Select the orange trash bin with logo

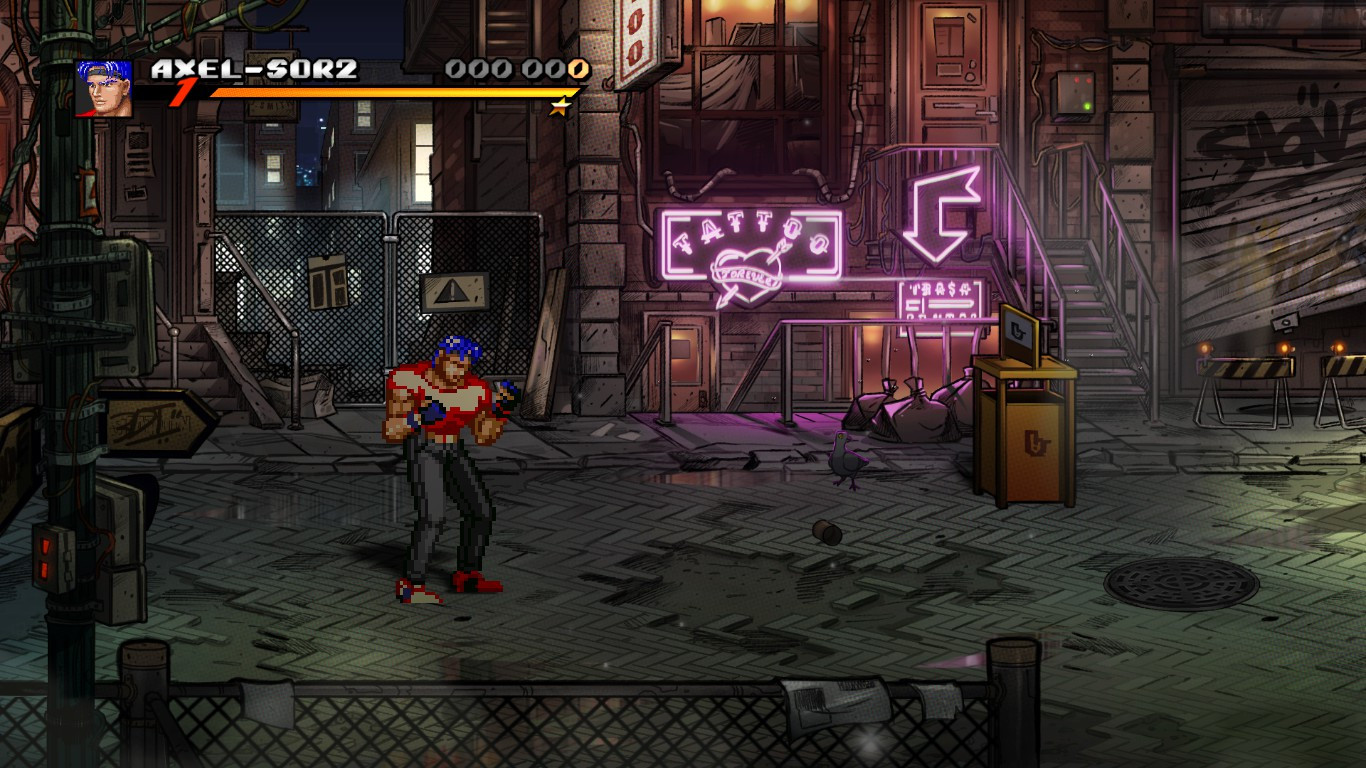(1031, 440)
